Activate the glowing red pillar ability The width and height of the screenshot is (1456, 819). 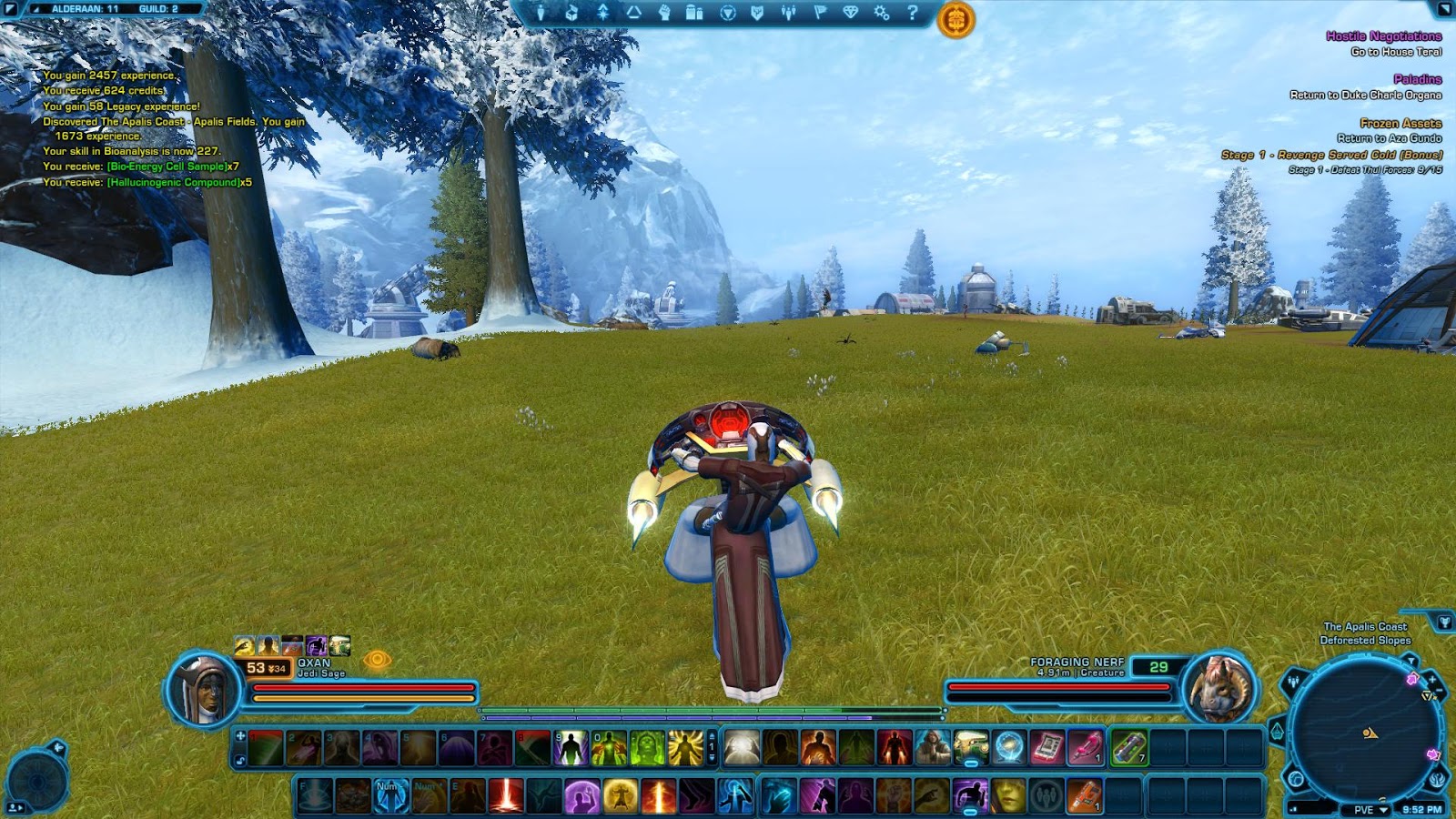click(505, 795)
